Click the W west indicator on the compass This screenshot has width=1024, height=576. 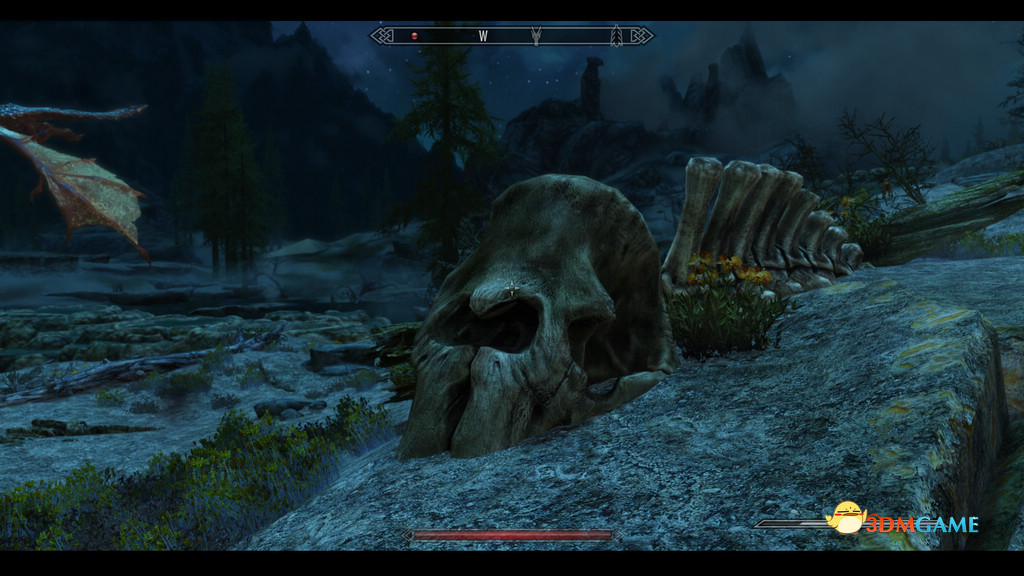pyautogui.click(x=483, y=36)
